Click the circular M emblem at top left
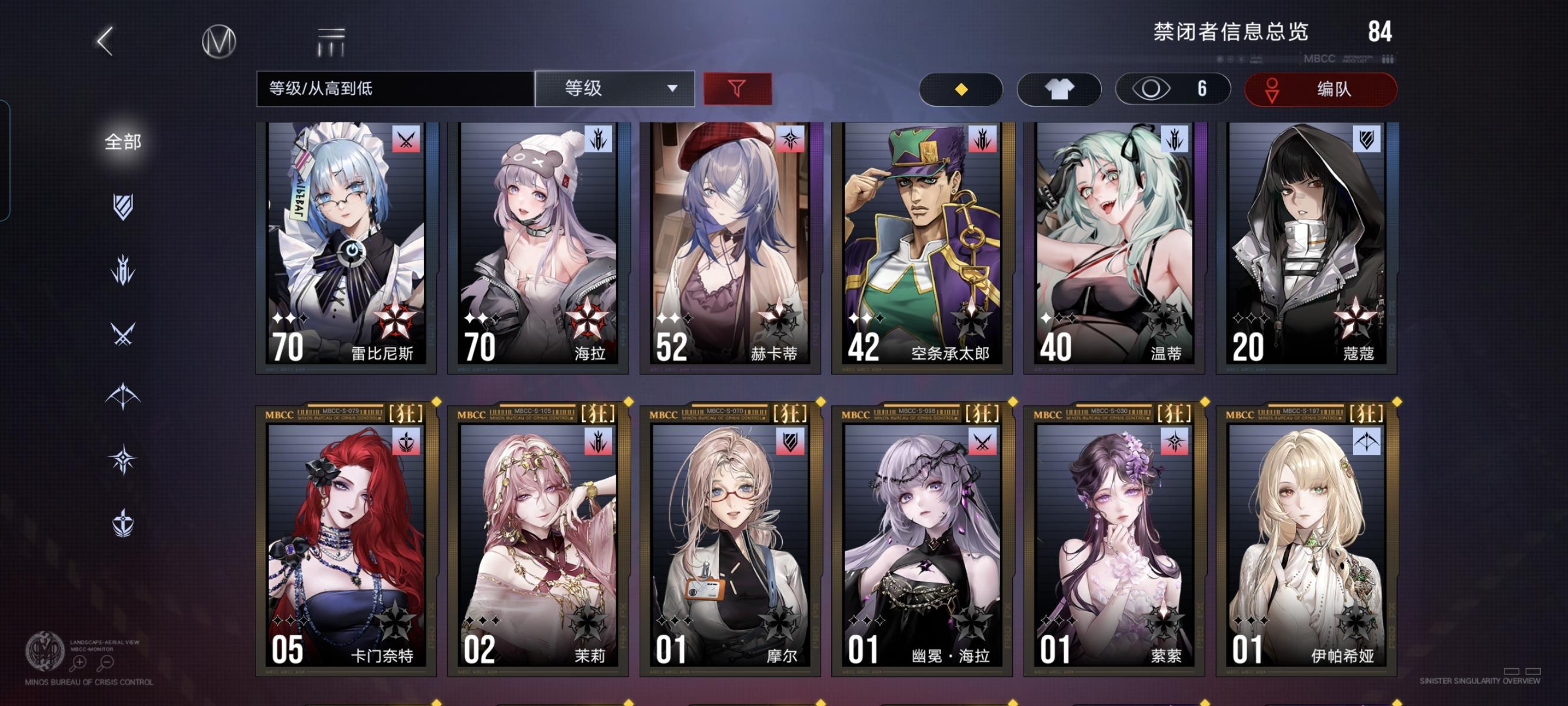 coord(218,41)
